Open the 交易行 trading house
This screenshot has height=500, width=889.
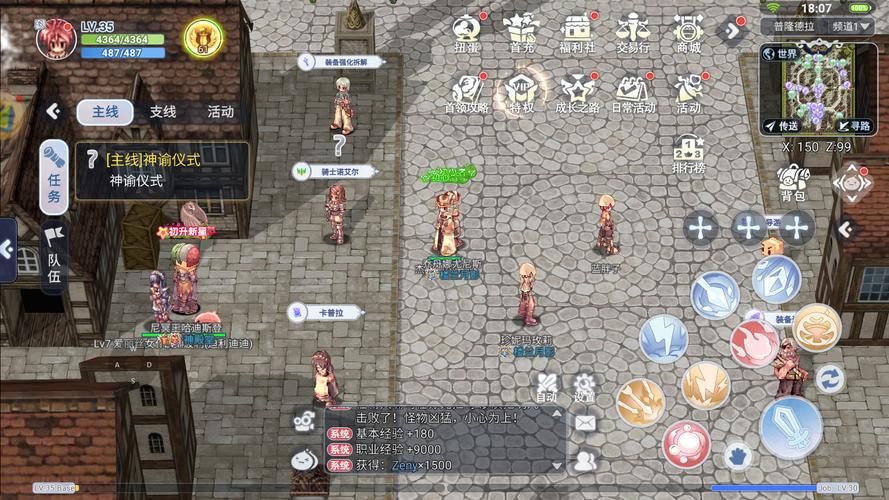tap(633, 31)
